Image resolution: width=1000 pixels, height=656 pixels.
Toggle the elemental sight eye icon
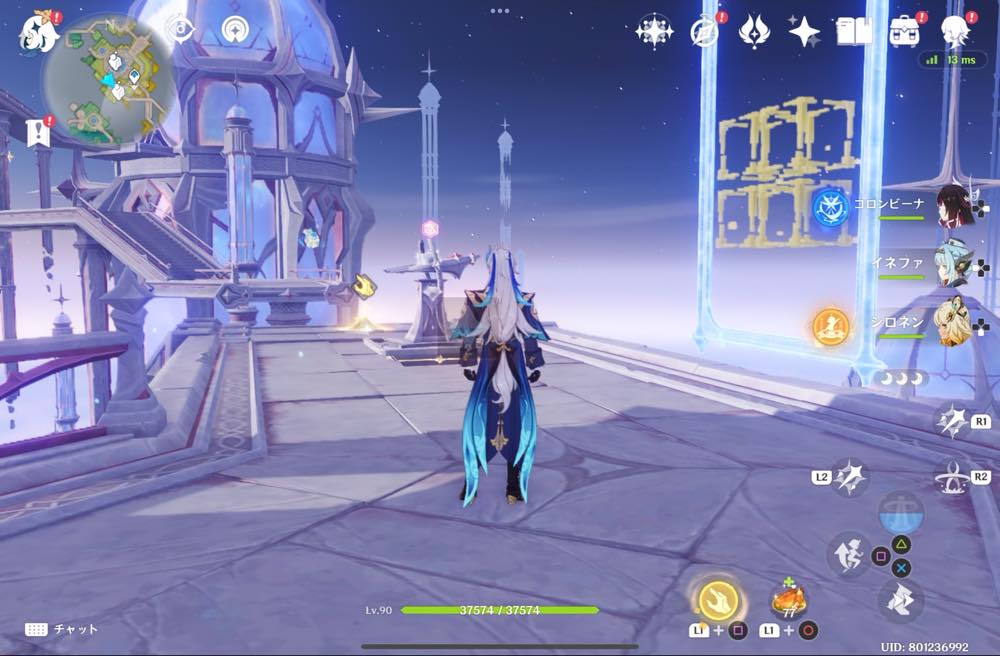pos(180,29)
